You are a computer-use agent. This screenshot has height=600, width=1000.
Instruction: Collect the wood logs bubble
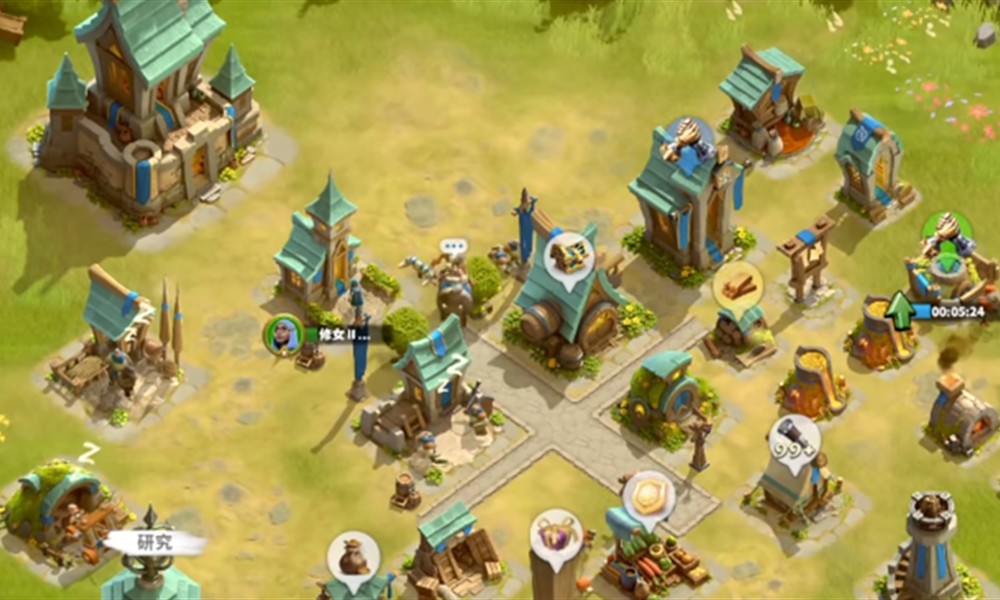(x=738, y=286)
